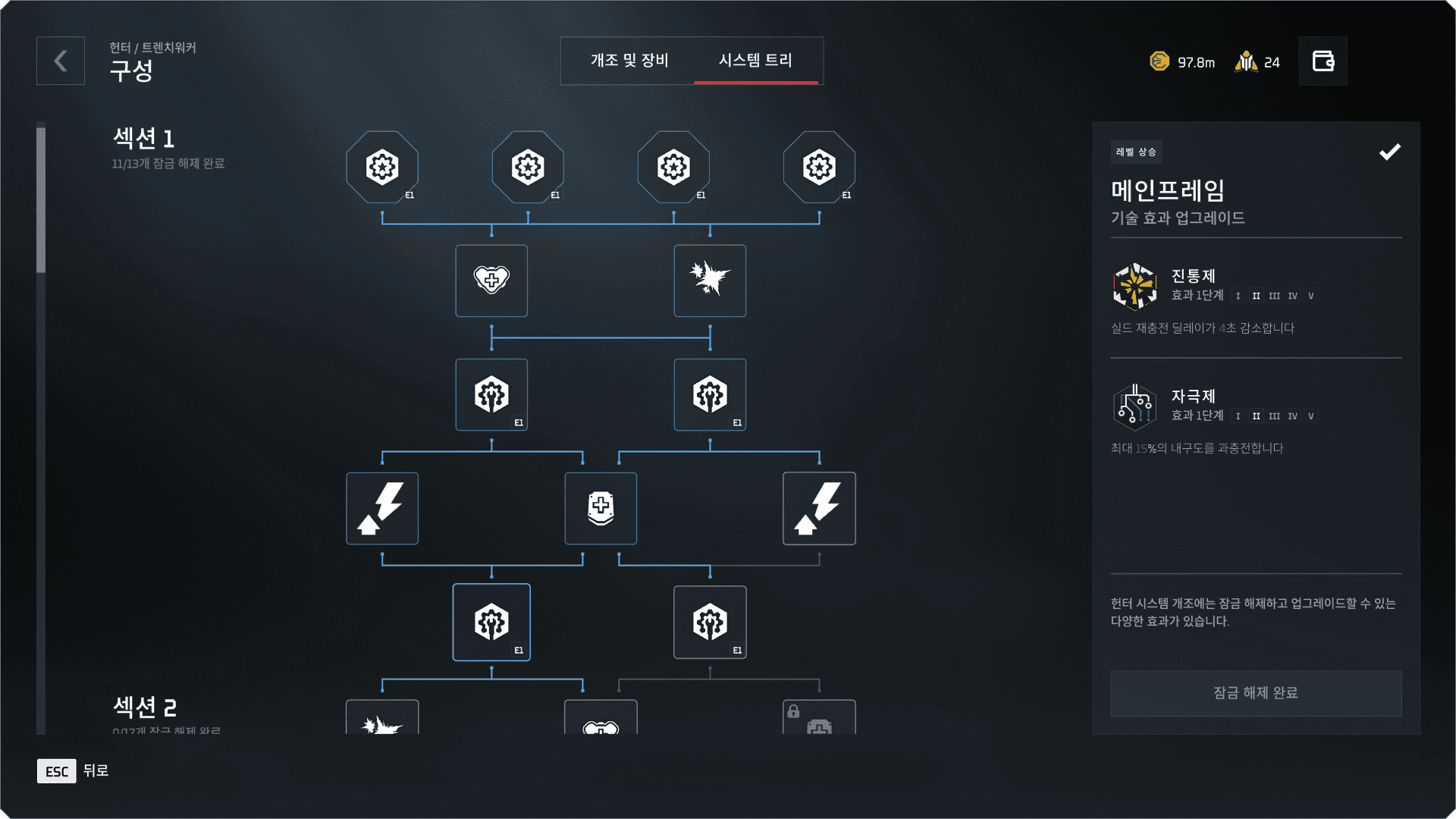This screenshot has width=1456, height=819.
Task: Click the back arrow beside 구성
Action: click(60, 61)
